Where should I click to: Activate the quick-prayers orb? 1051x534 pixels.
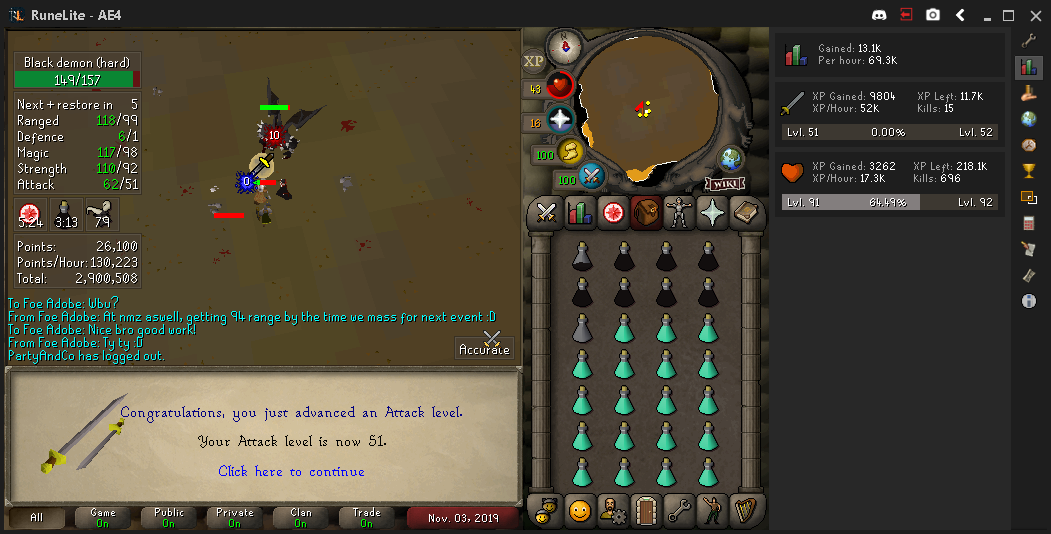tap(559, 119)
